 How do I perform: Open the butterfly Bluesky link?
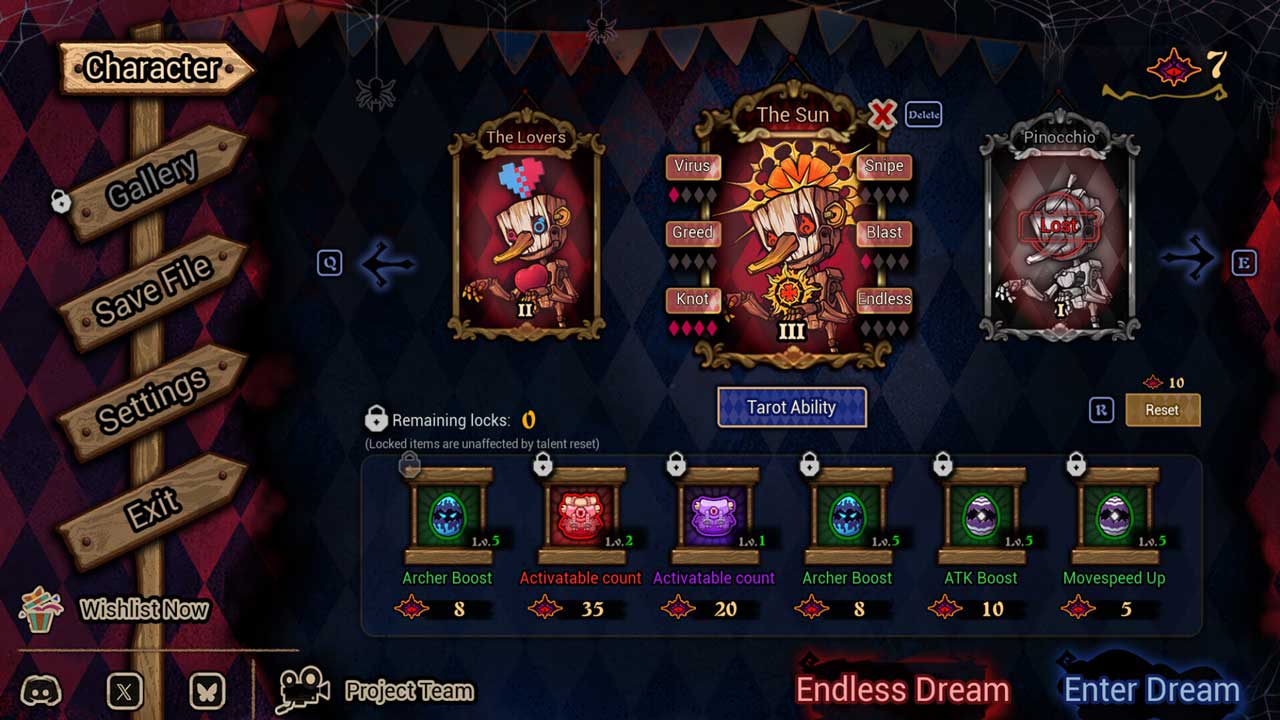tap(207, 690)
